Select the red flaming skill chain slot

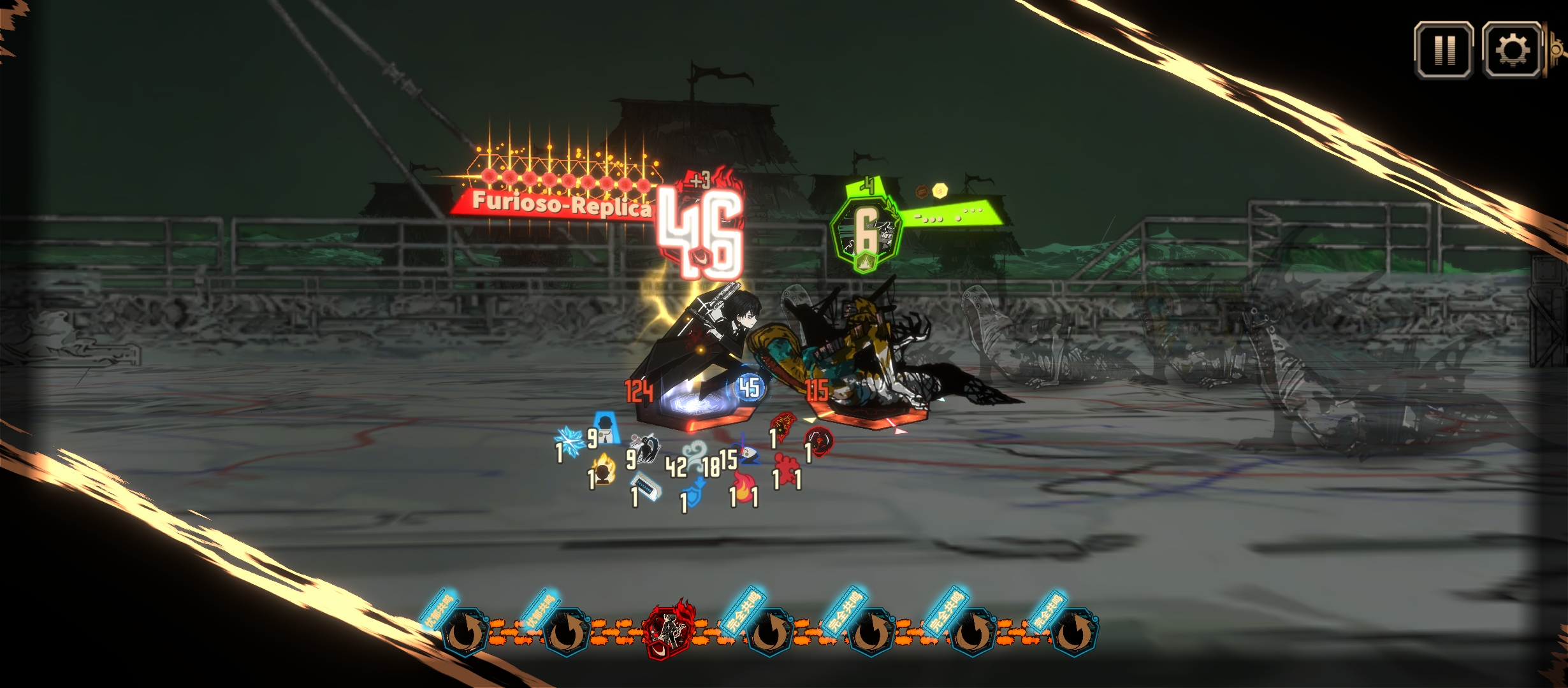(668, 631)
